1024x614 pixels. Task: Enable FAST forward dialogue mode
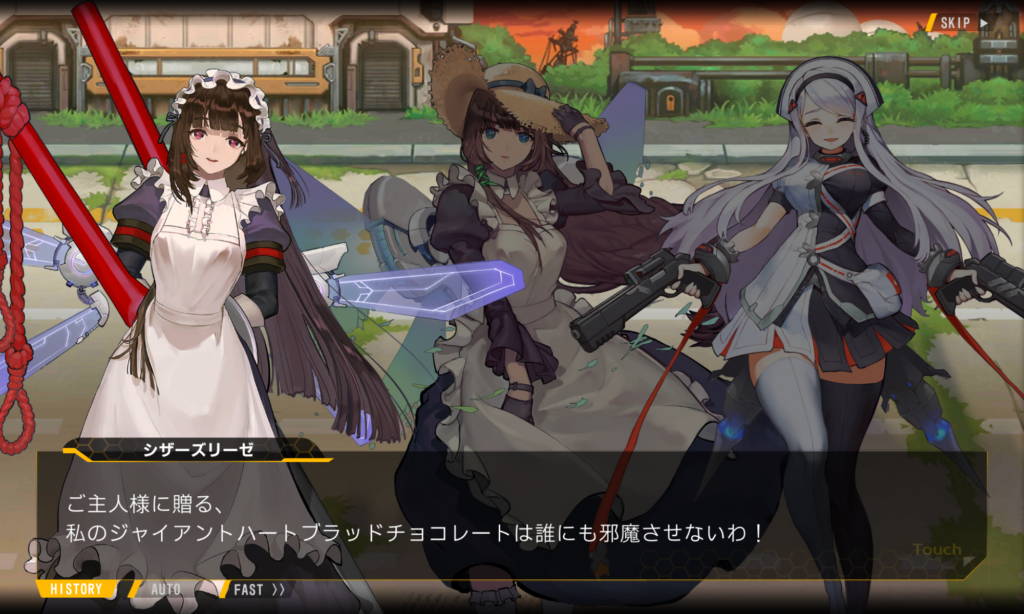(258, 589)
